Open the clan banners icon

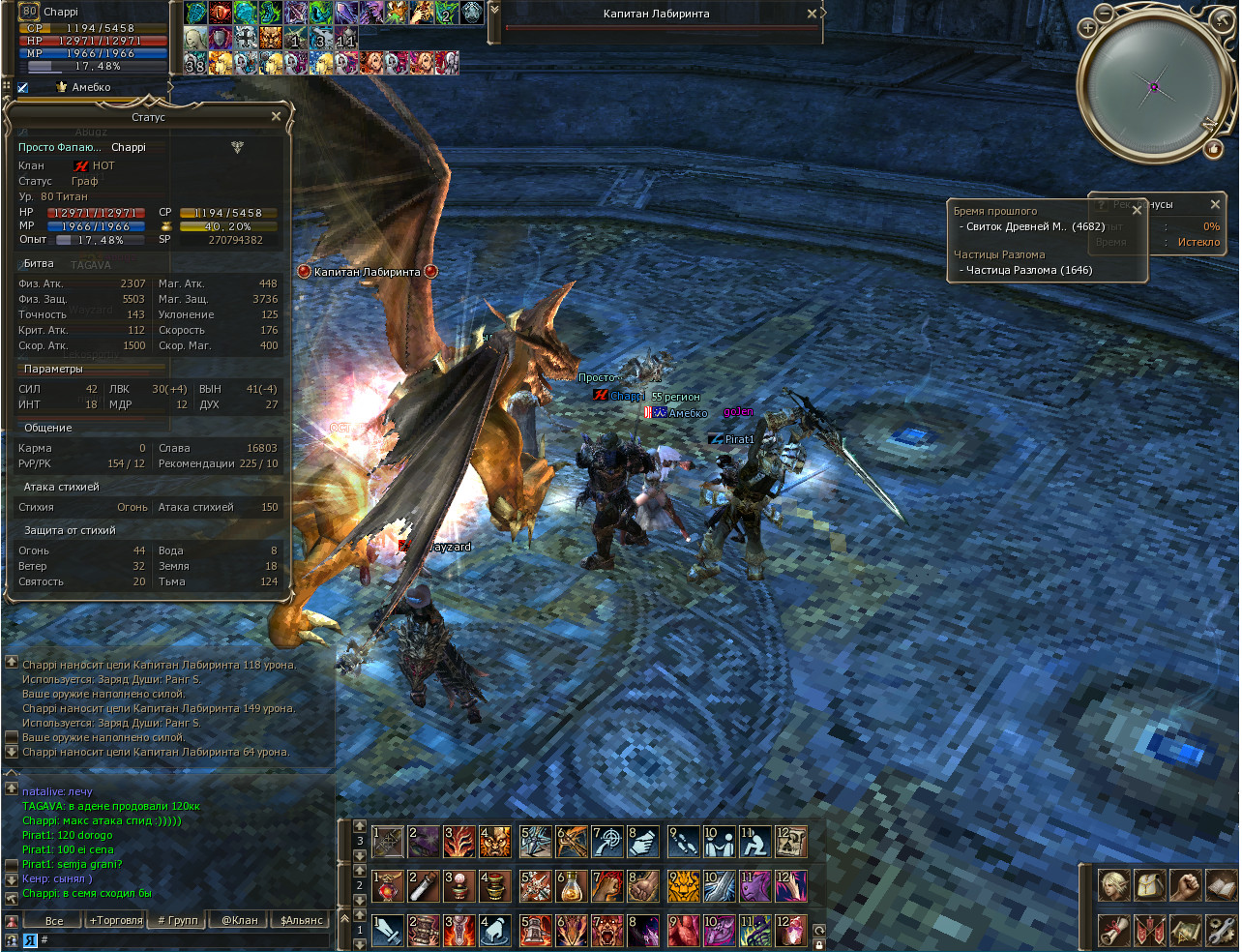coord(1150,930)
